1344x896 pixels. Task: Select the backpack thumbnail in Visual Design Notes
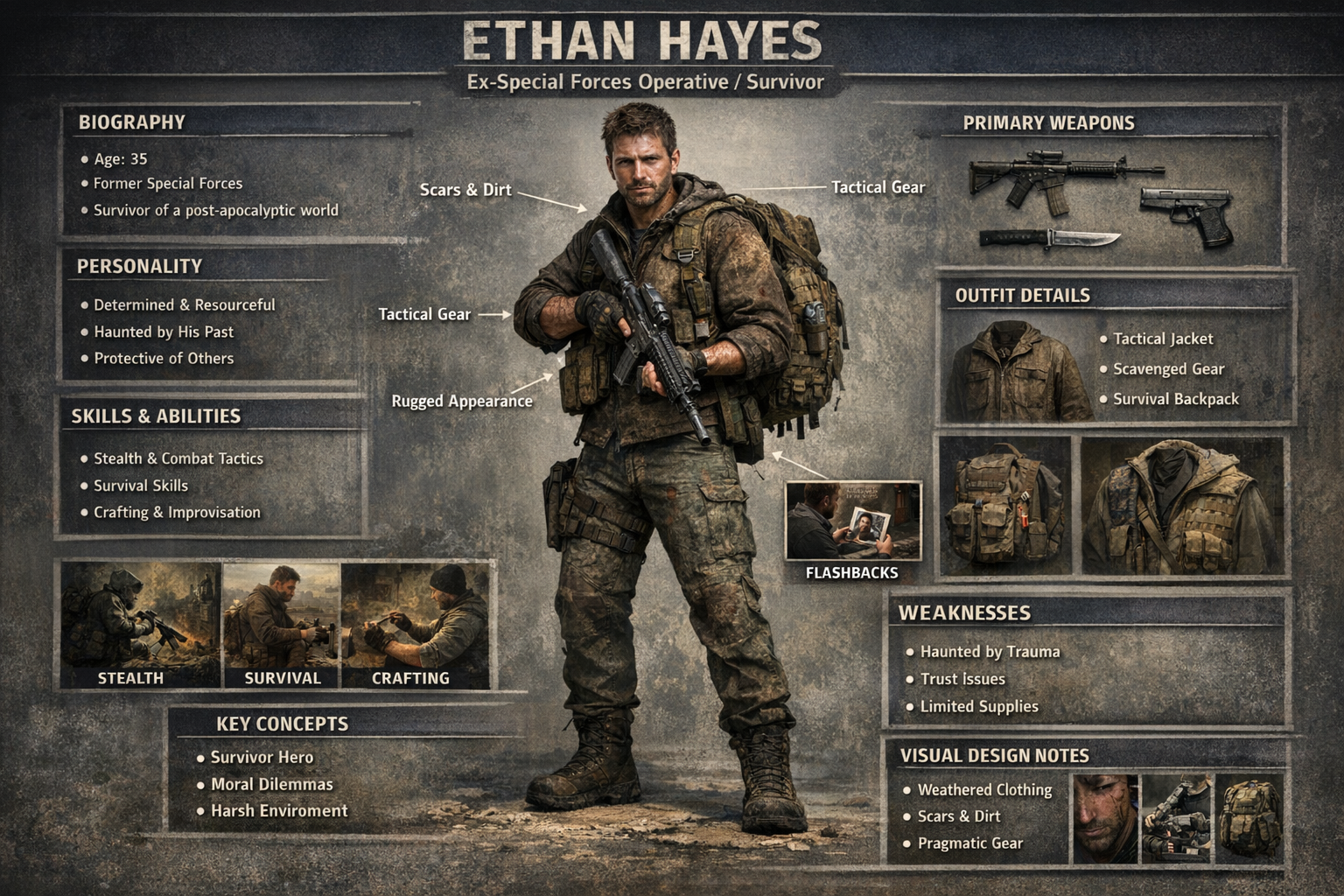coord(1249,817)
